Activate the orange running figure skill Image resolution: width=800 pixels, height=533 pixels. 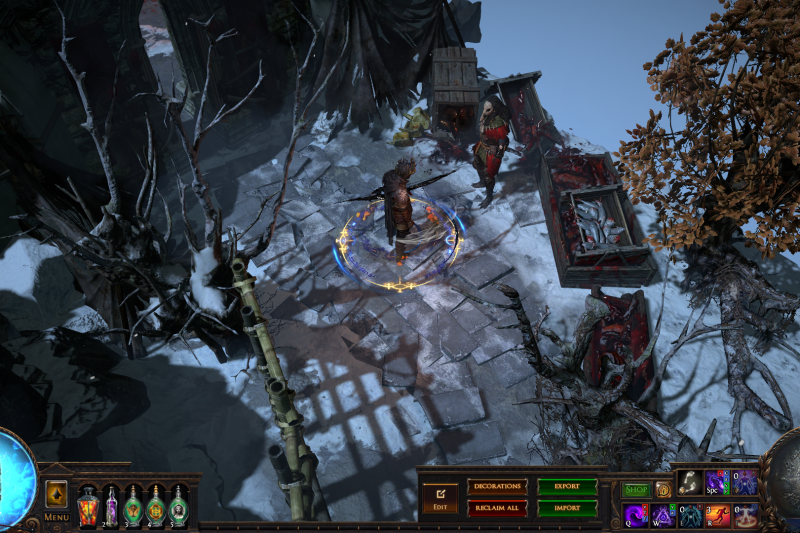click(x=717, y=515)
